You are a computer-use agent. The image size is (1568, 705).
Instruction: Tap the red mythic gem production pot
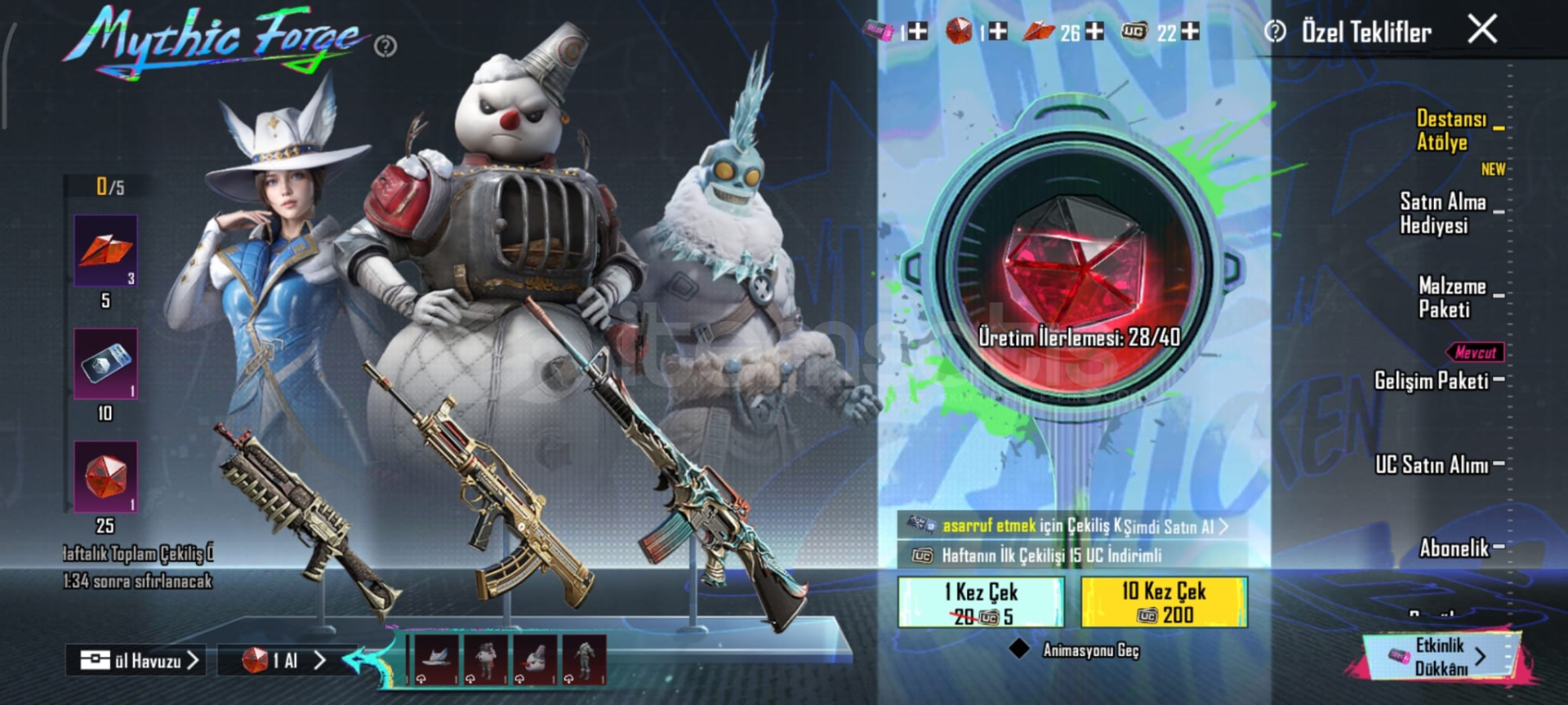pyautogui.click(x=1074, y=270)
